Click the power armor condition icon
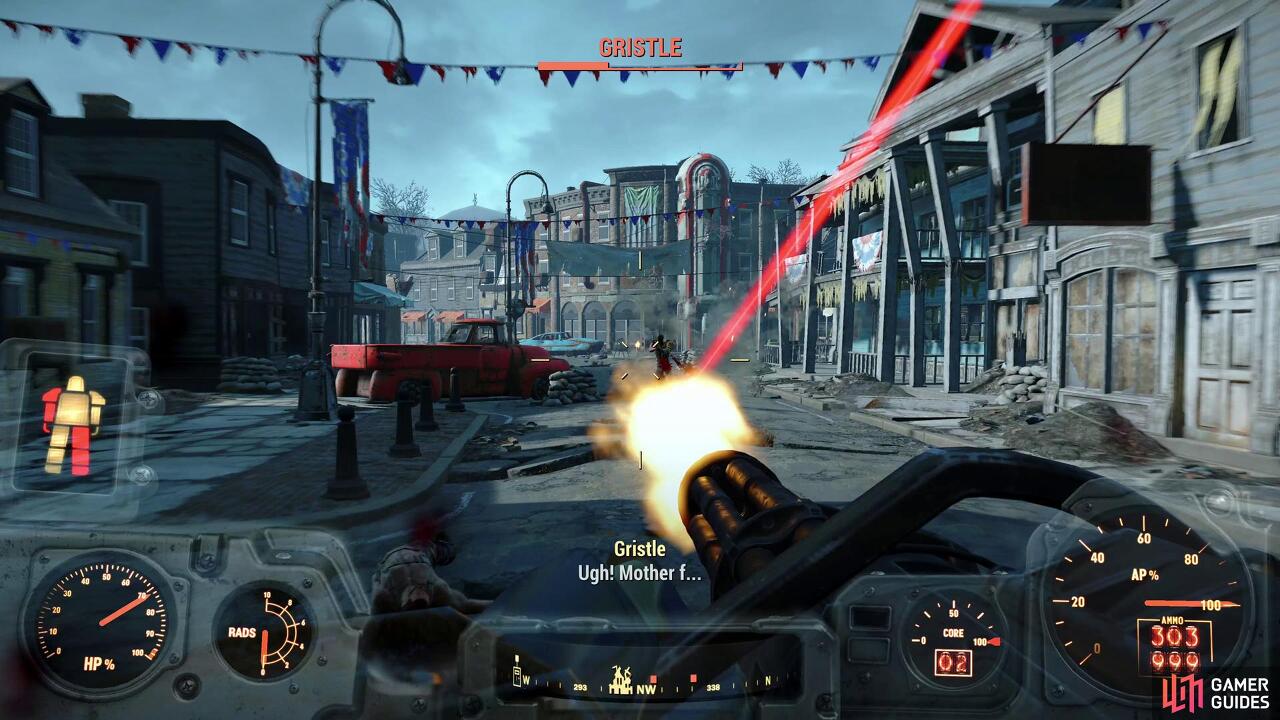 tap(73, 424)
